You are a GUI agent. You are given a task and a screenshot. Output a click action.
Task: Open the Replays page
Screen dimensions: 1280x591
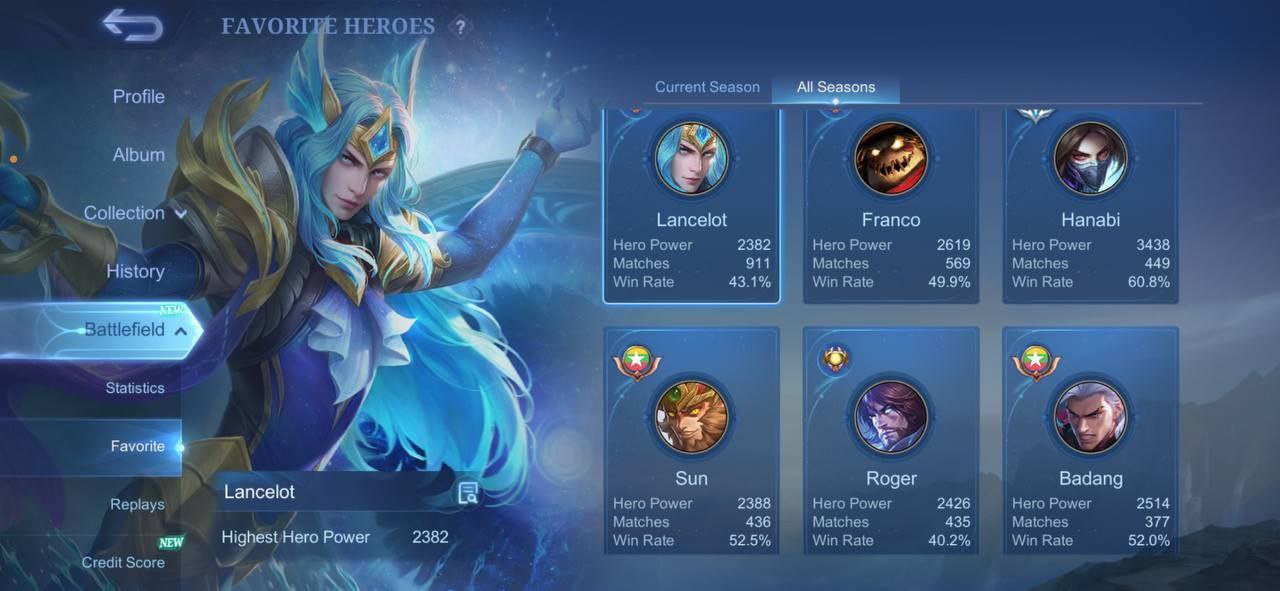137,504
